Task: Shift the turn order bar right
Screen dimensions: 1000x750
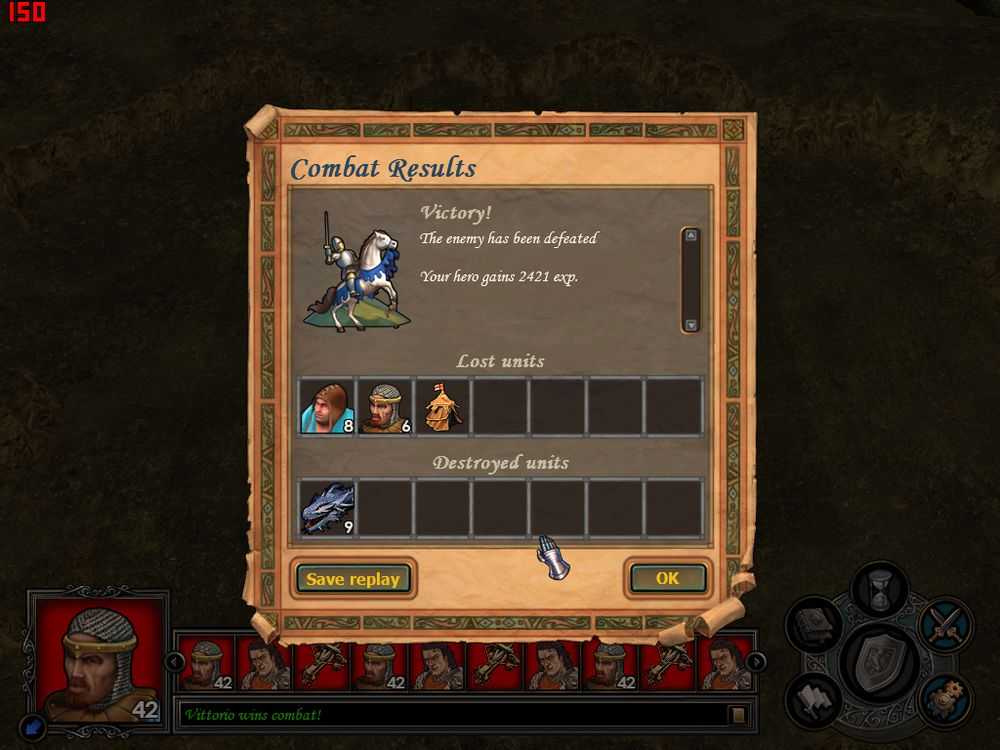Action: [x=756, y=661]
